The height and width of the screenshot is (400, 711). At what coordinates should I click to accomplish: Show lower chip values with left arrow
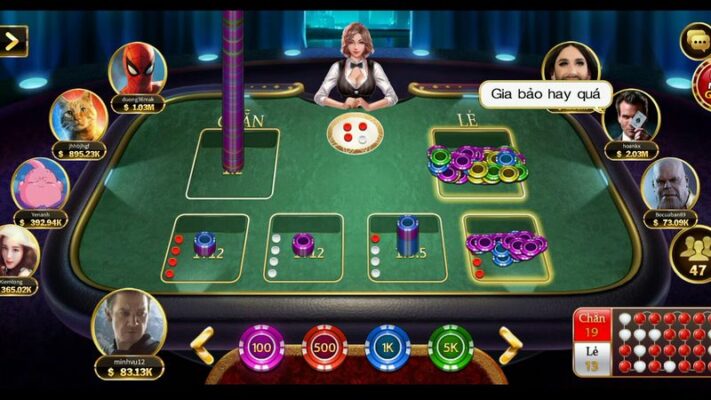[x=203, y=345]
